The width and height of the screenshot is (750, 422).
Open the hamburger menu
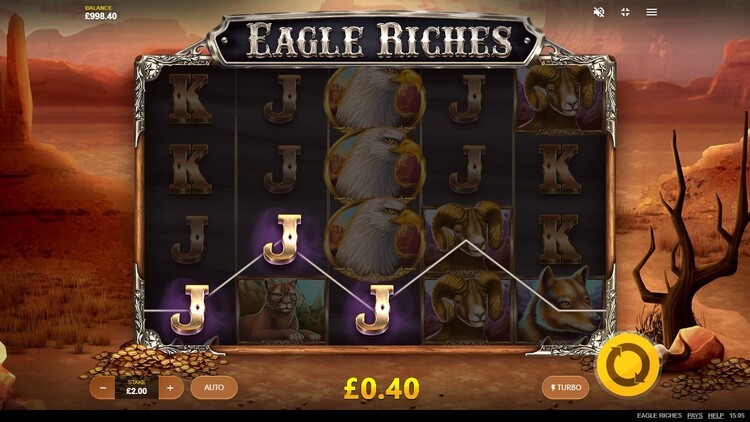(652, 12)
